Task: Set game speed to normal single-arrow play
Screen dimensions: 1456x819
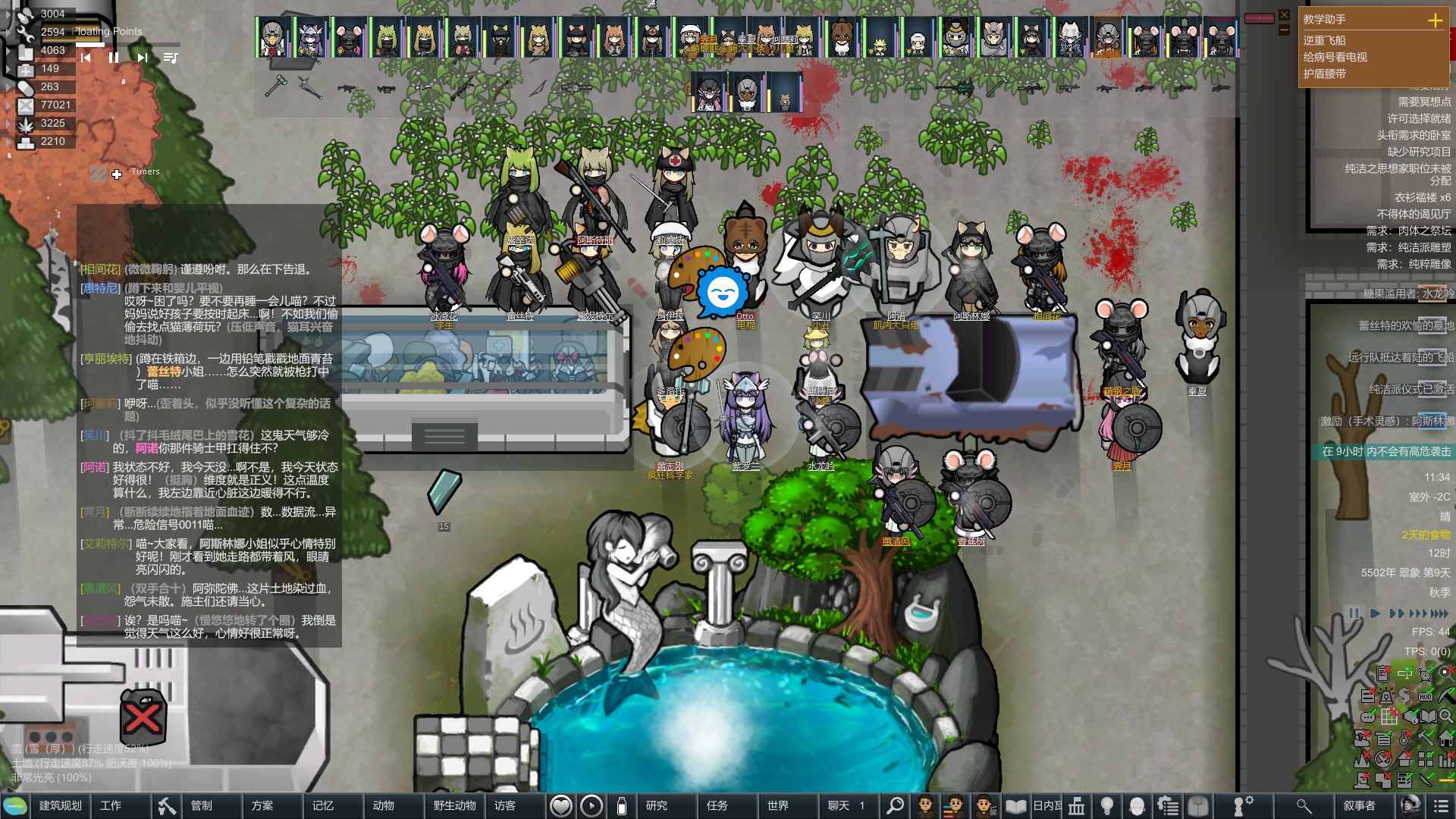Action: coord(1375,613)
